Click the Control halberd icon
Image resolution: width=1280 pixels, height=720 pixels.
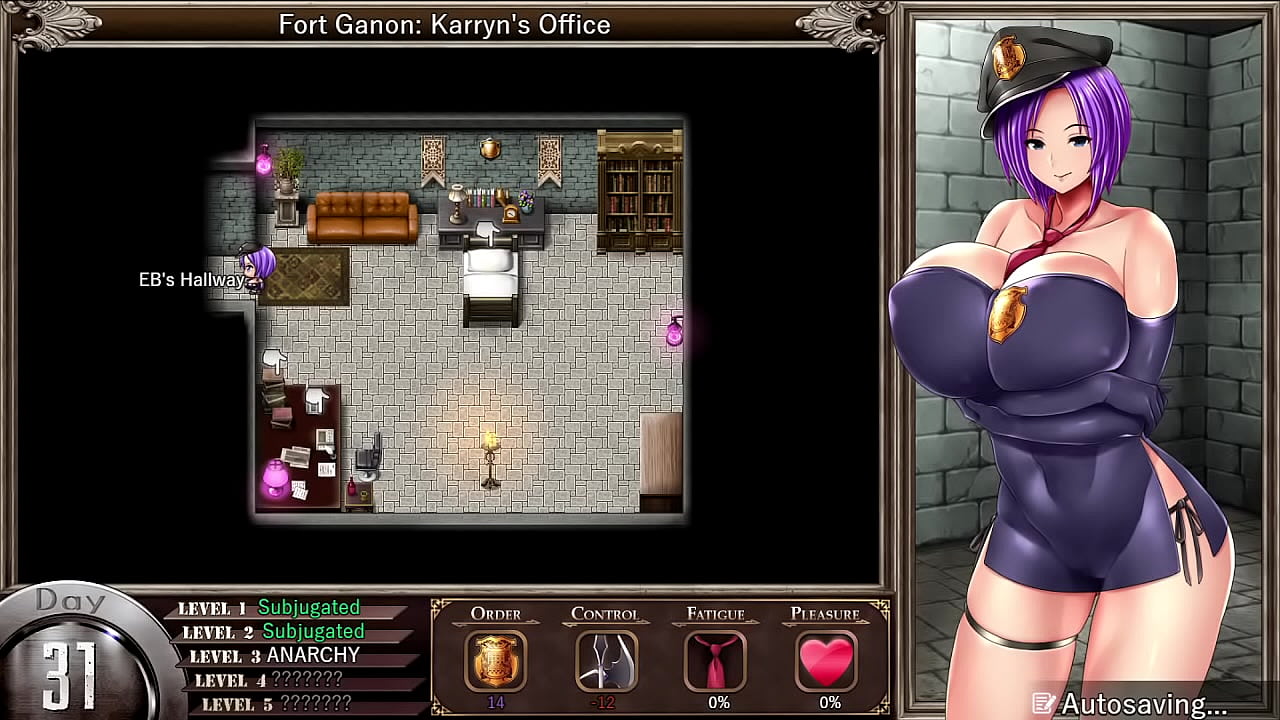[605, 660]
